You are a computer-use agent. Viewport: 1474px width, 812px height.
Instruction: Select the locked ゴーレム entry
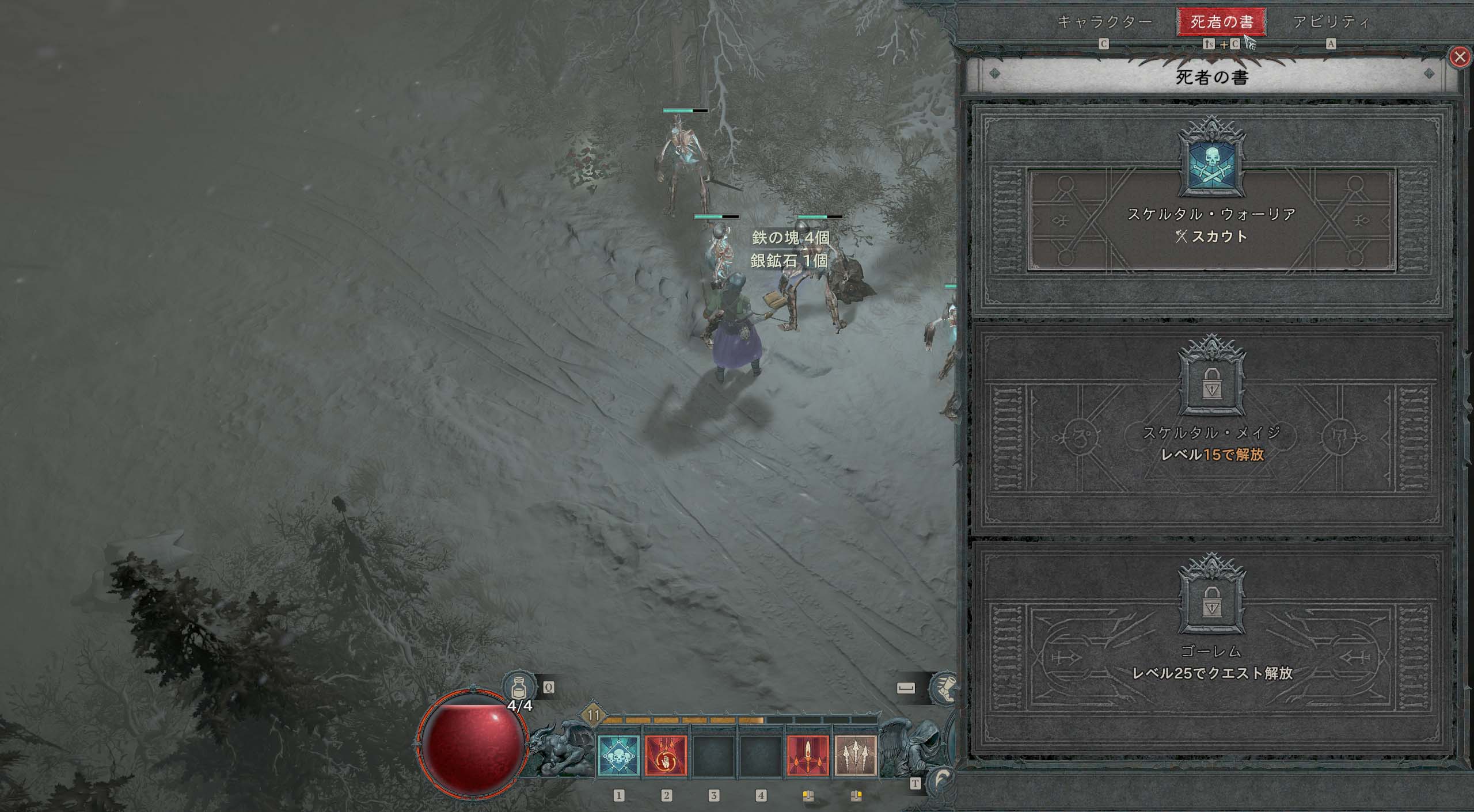coord(1211,650)
